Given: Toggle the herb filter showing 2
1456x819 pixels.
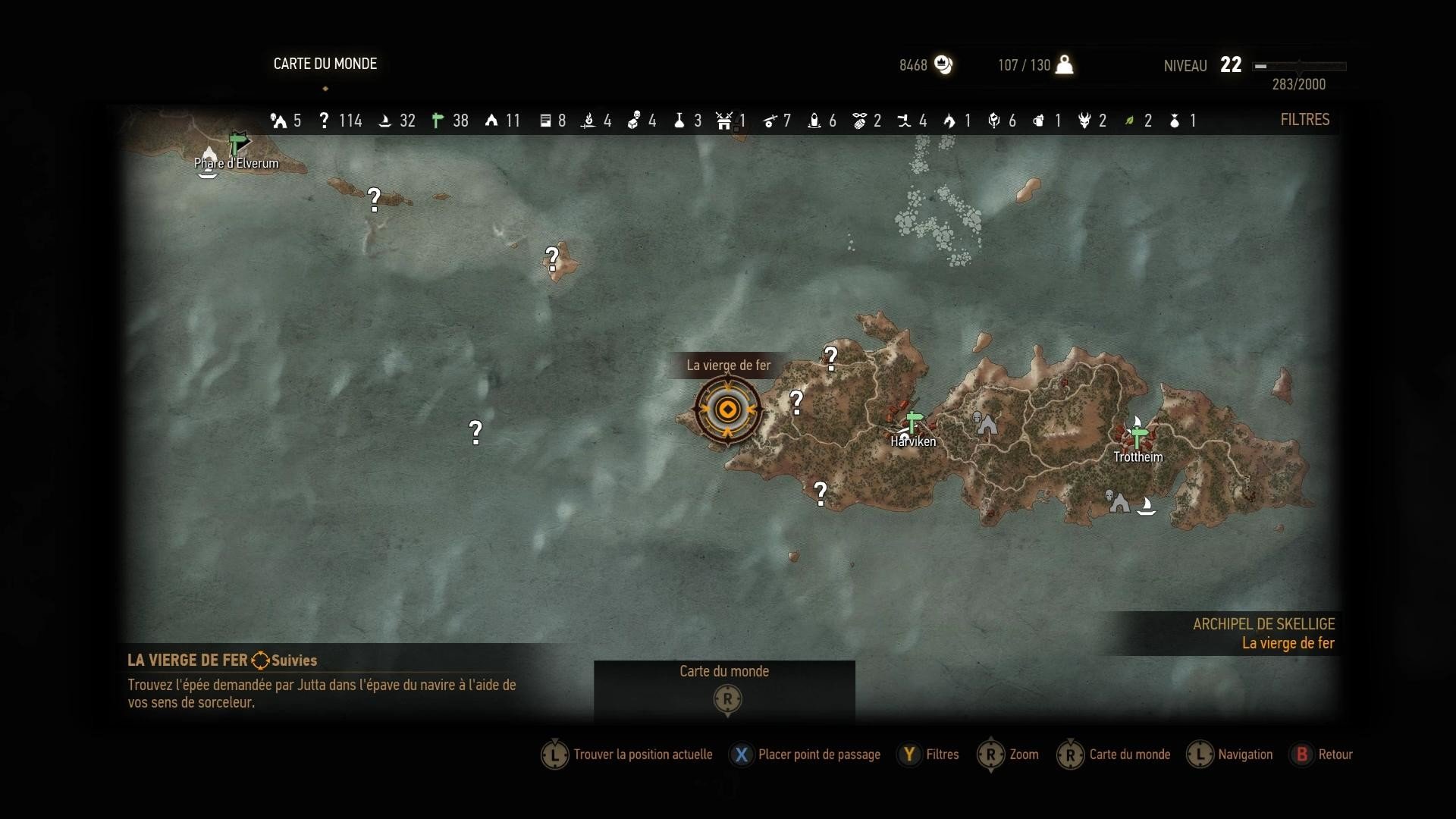Looking at the screenshot, I should tap(1130, 120).
